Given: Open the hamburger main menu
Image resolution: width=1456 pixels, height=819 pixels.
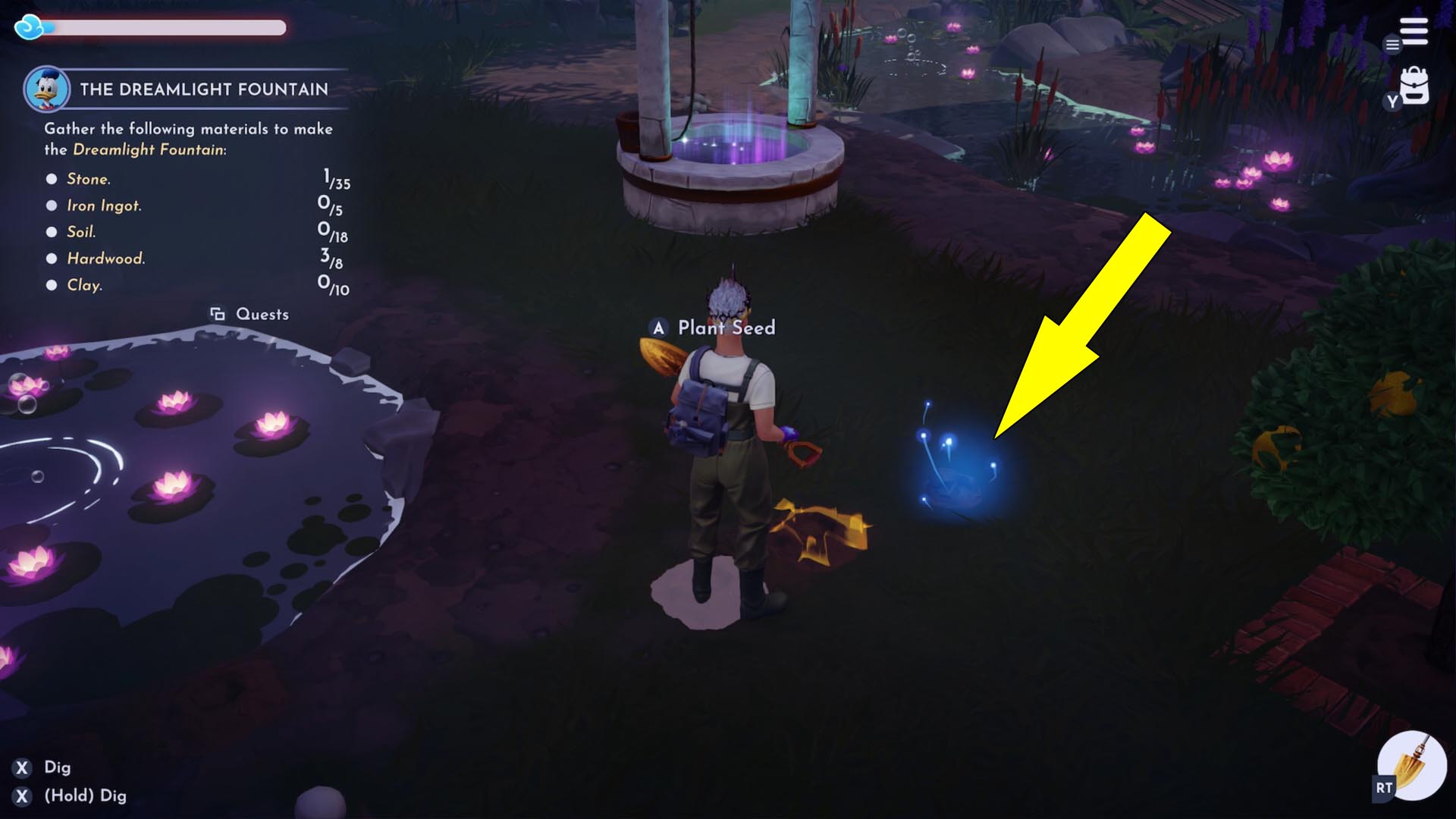Looking at the screenshot, I should click(x=1414, y=31).
